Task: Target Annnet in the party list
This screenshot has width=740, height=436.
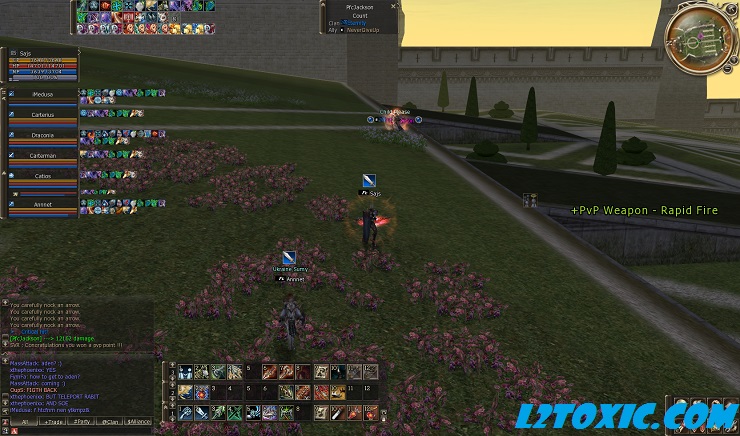Action: [x=42, y=205]
